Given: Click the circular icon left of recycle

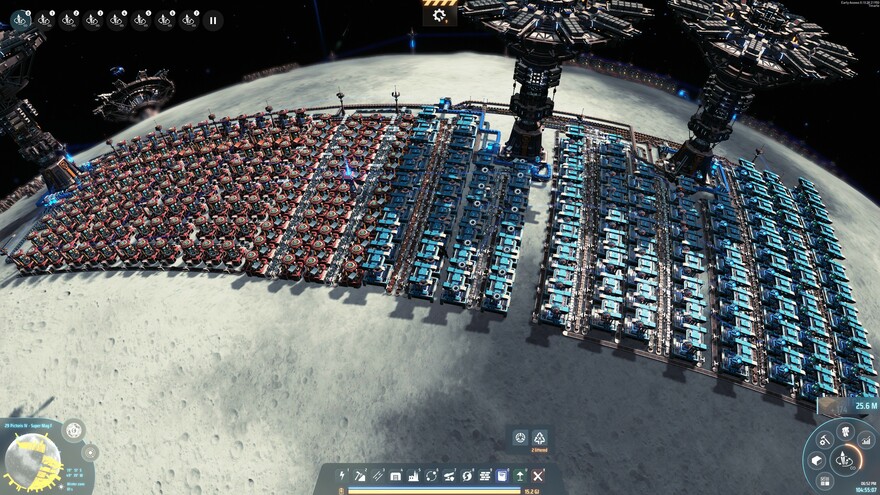Looking at the screenshot, I should tap(520, 438).
